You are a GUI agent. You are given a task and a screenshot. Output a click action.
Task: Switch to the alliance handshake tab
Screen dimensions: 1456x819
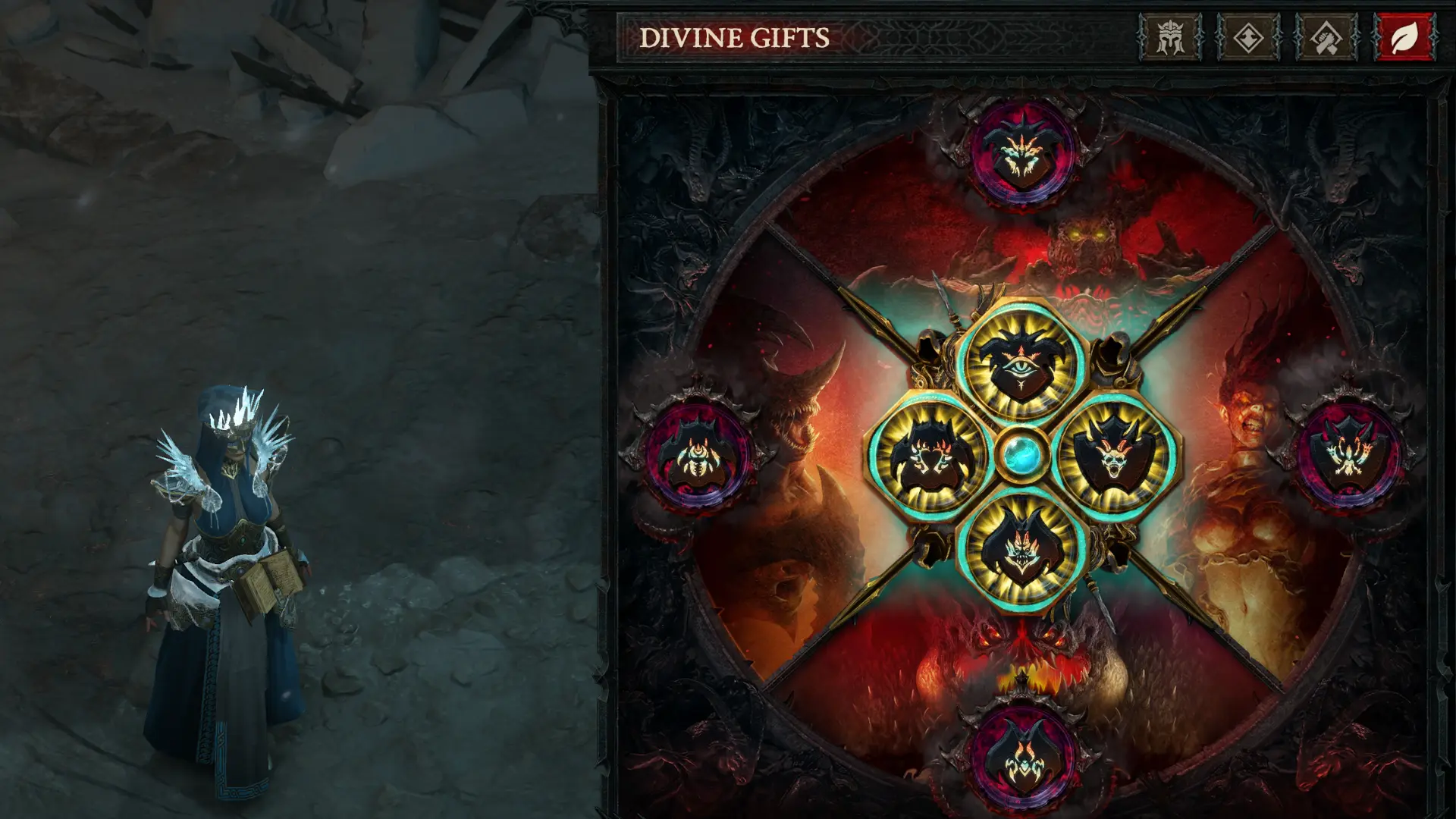[x=1325, y=35]
